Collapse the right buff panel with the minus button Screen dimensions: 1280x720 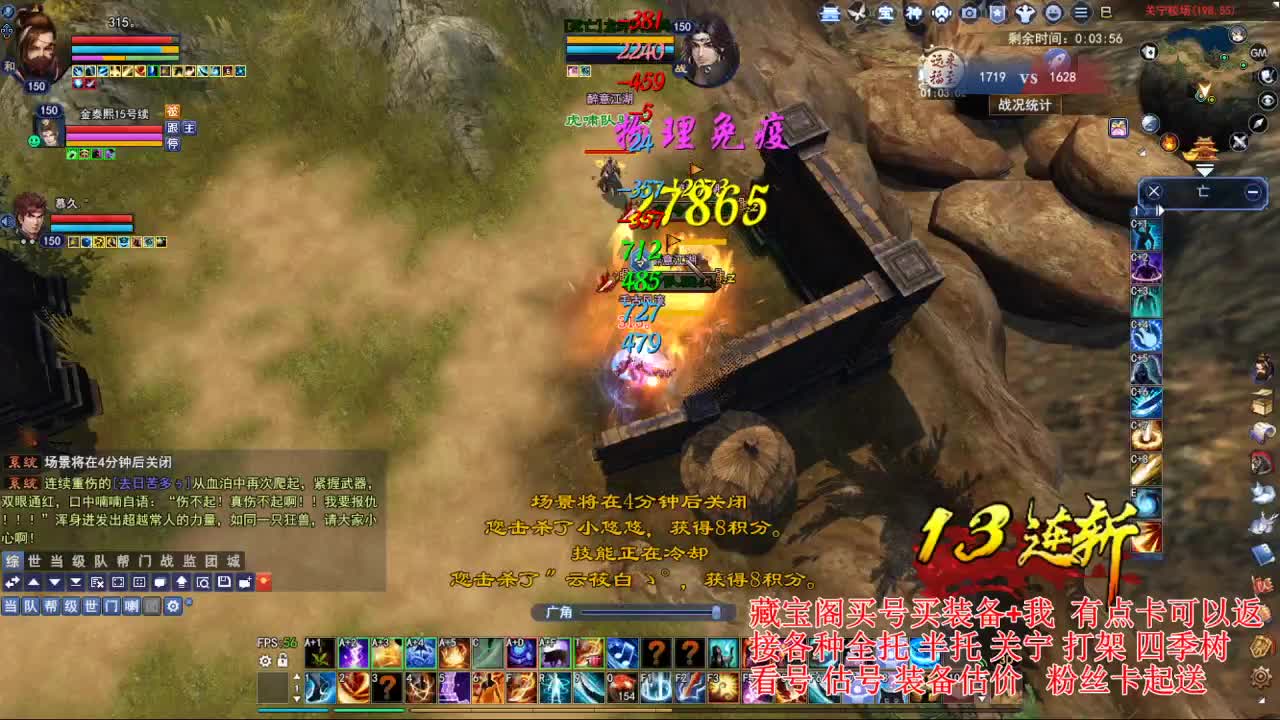point(1252,192)
